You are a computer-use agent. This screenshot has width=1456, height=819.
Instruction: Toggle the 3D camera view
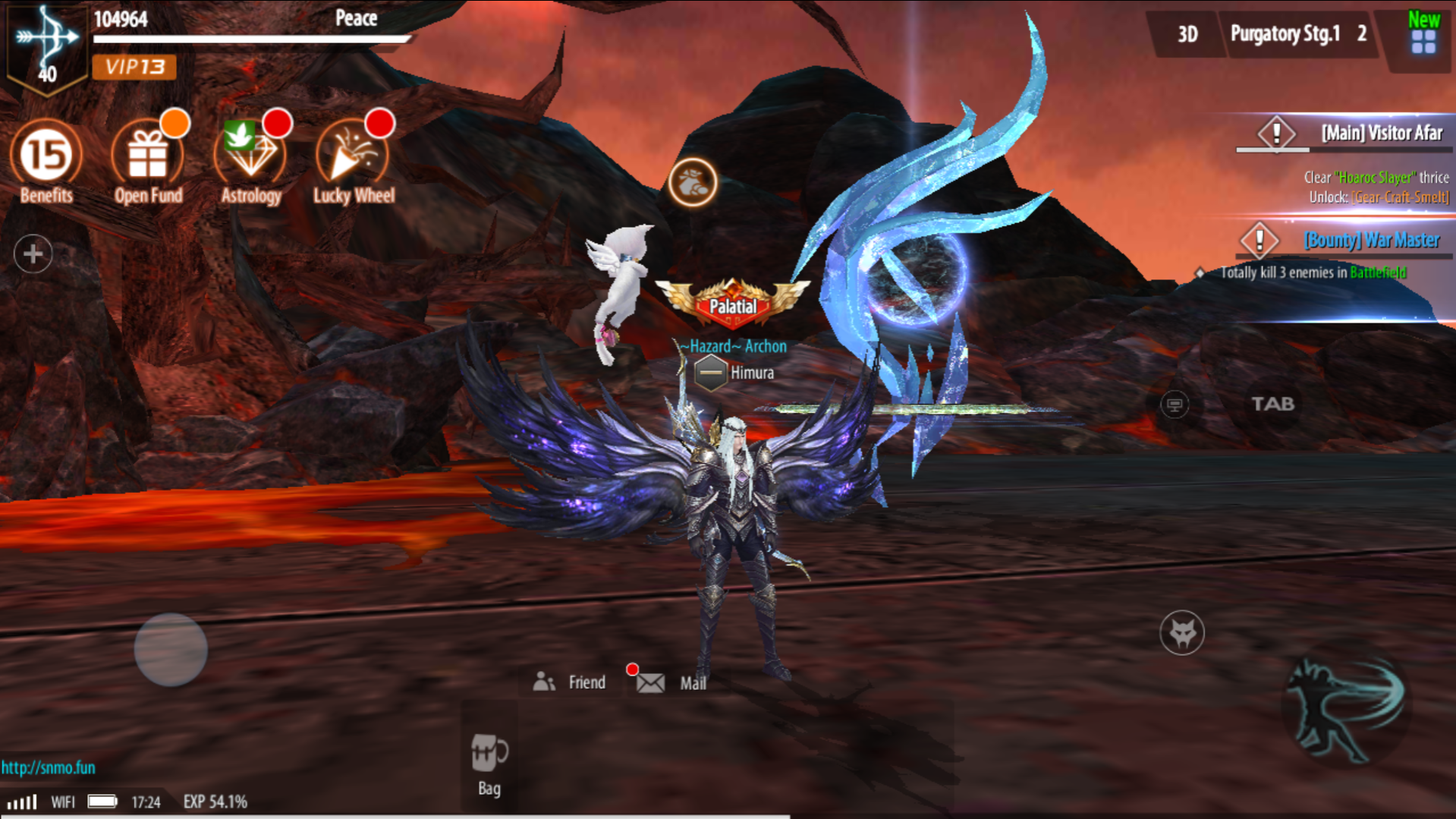tap(1187, 33)
